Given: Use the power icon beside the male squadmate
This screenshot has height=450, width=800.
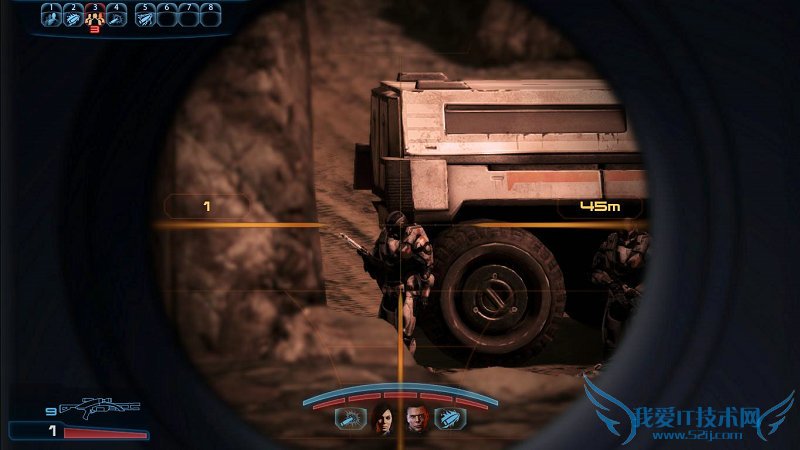Looking at the screenshot, I should (x=449, y=420).
